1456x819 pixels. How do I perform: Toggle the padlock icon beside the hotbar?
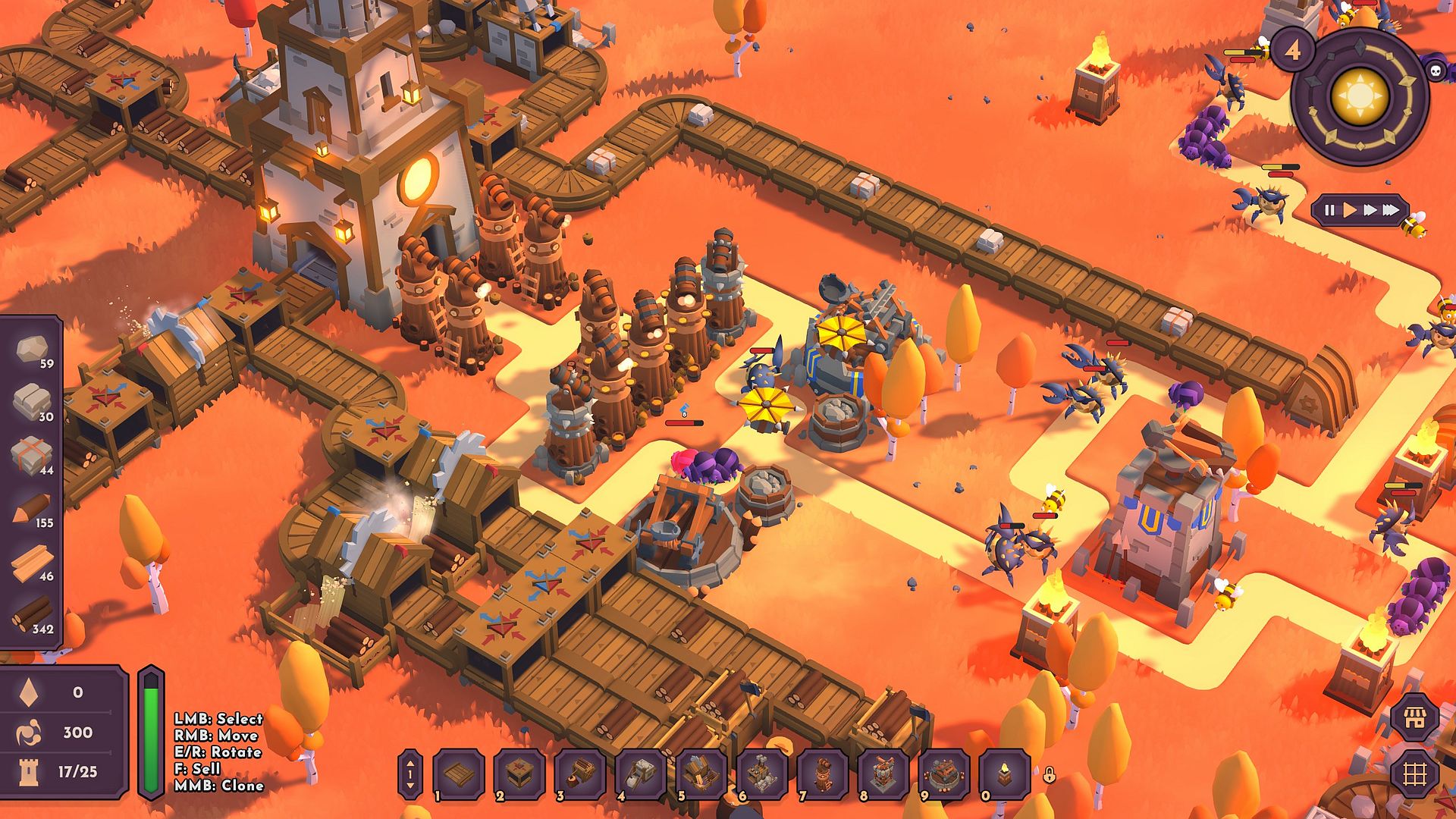click(1049, 775)
